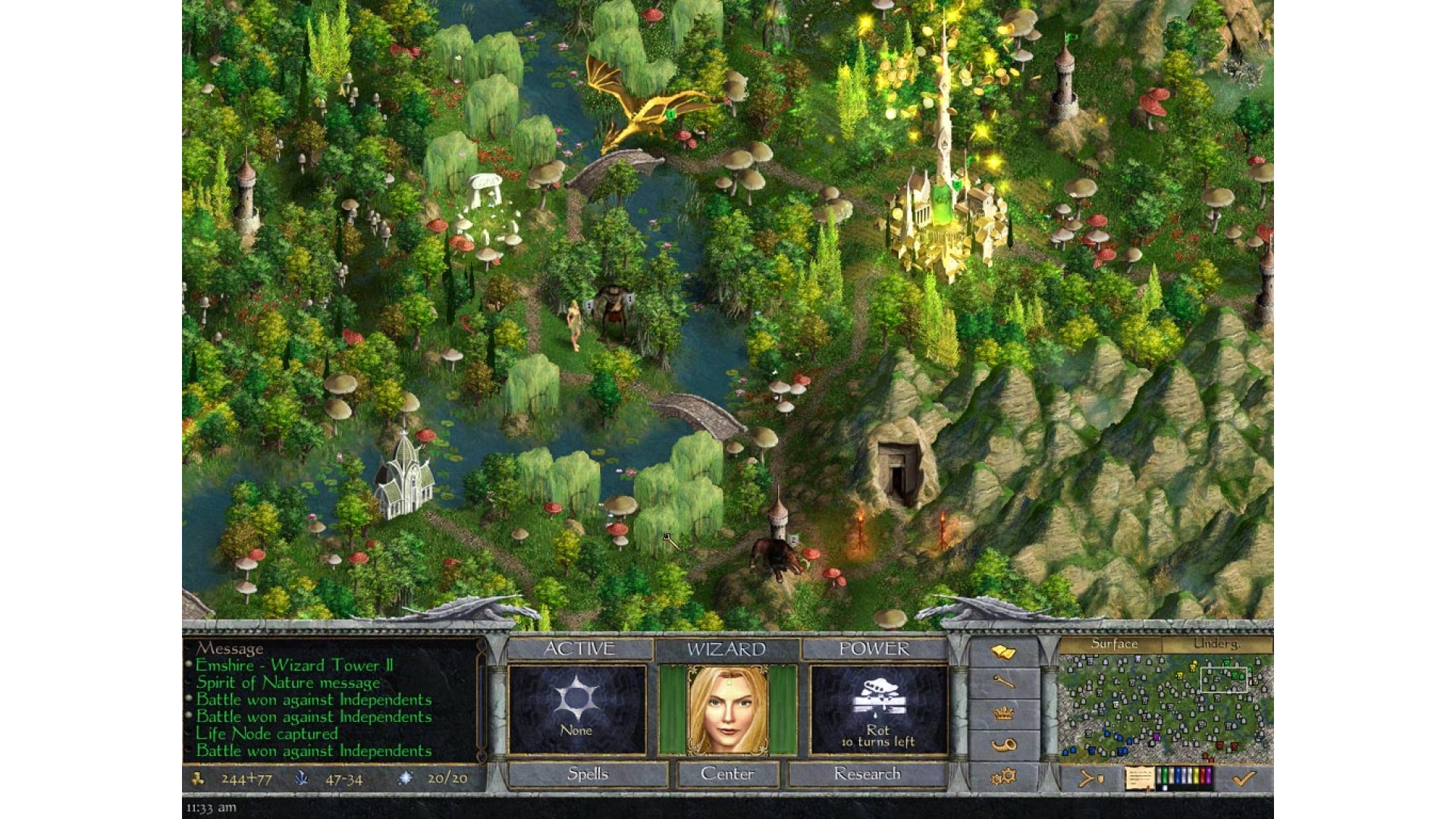1456x819 pixels.
Task: Switch to the Surface map tab
Action: pyautogui.click(x=1113, y=644)
